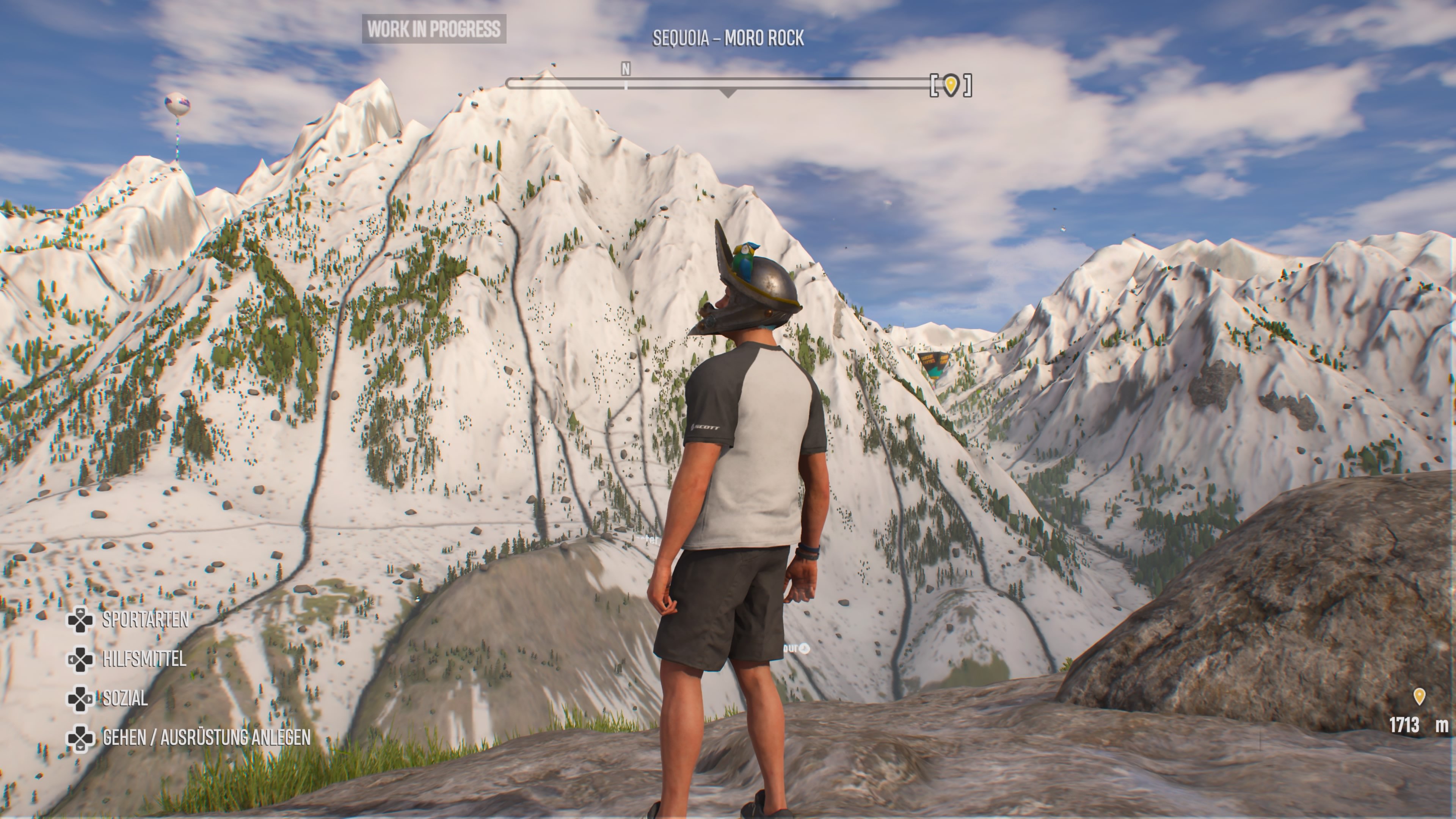Open the Sportarten quick menu entry
The width and height of the screenshot is (1456, 819).
(x=145, y=620)
